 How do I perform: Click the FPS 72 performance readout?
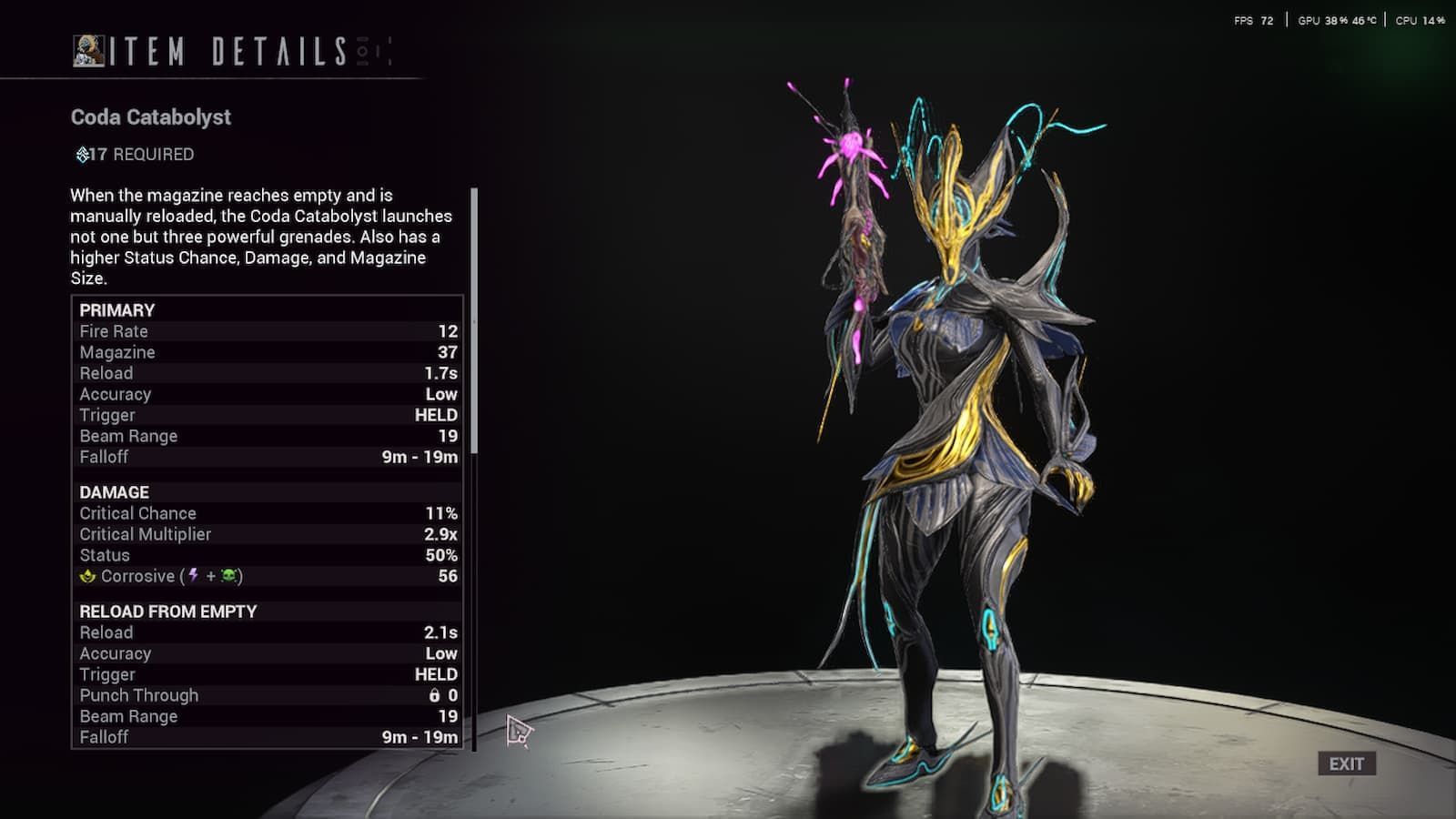(x=1251, y=19)
